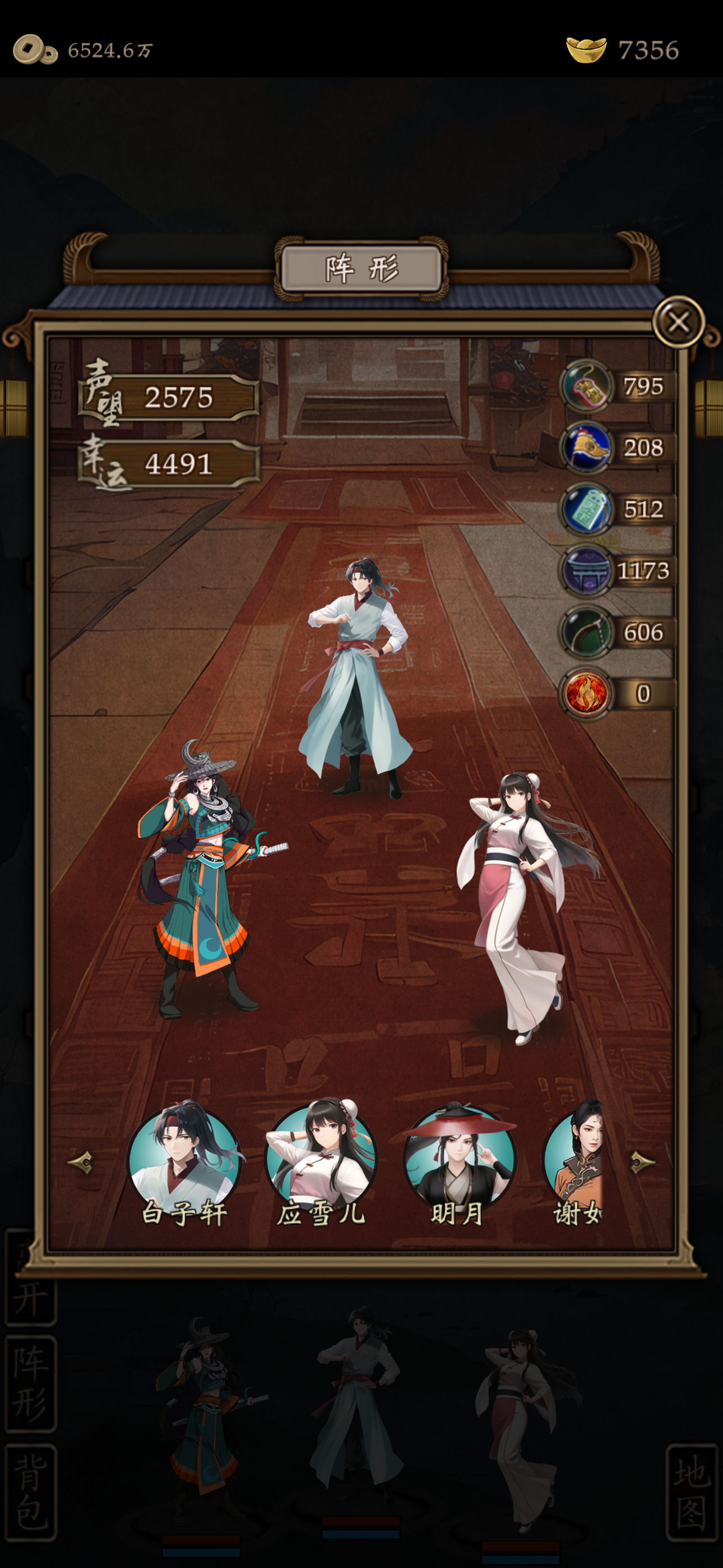Click the red flame icon showing 0
This screenshot has width=723, height=1568.
coord(586,693)
